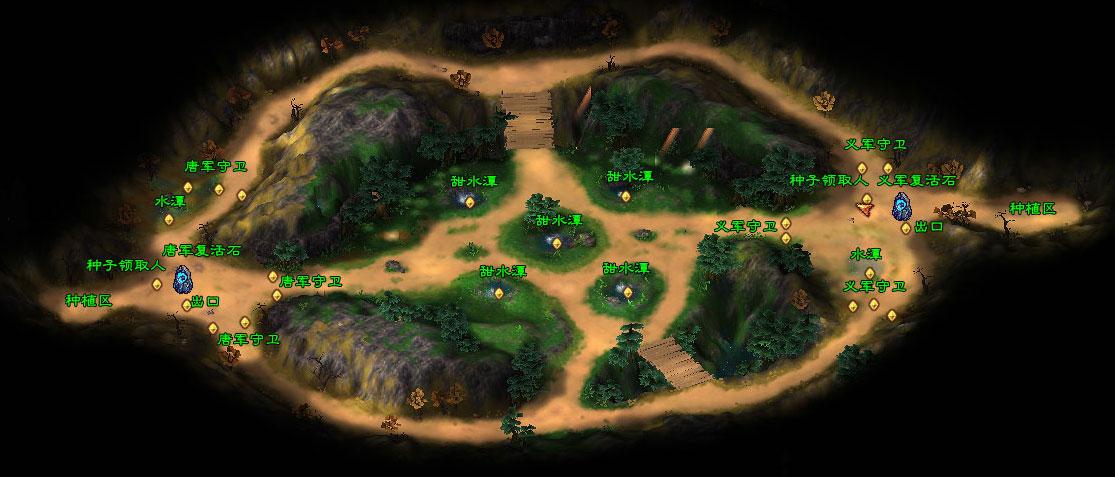This screenshot has height=477, width=1115.
Task: Select the 唐军复活石 blue crystal marker
Action: [182, 279]
